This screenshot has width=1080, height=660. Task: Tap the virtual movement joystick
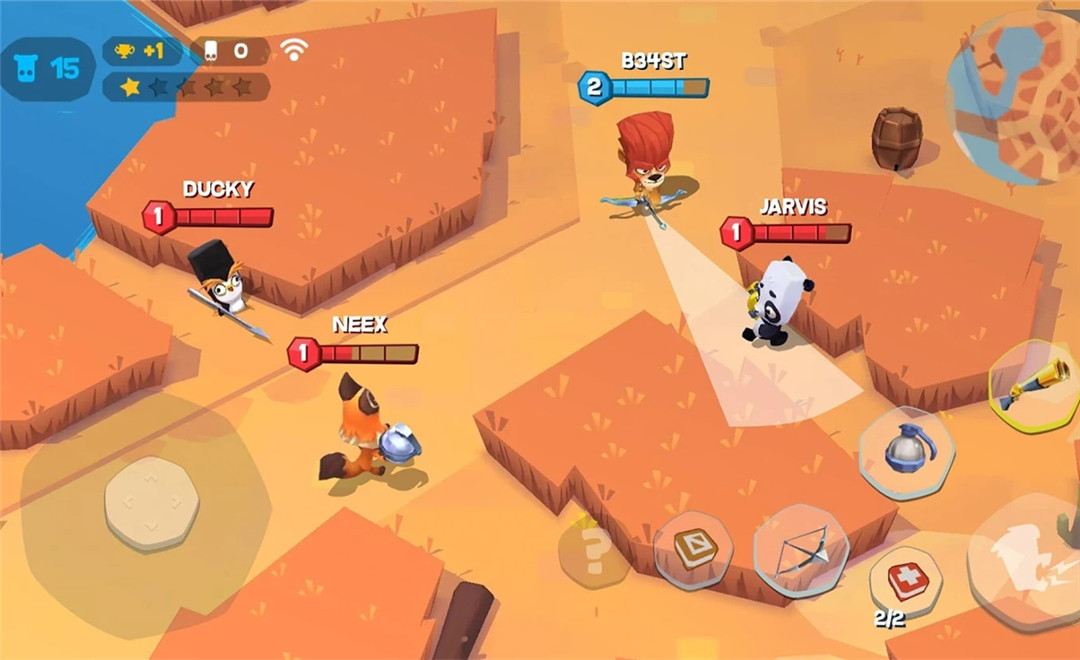pyautogui.click(x=151, y=504)
